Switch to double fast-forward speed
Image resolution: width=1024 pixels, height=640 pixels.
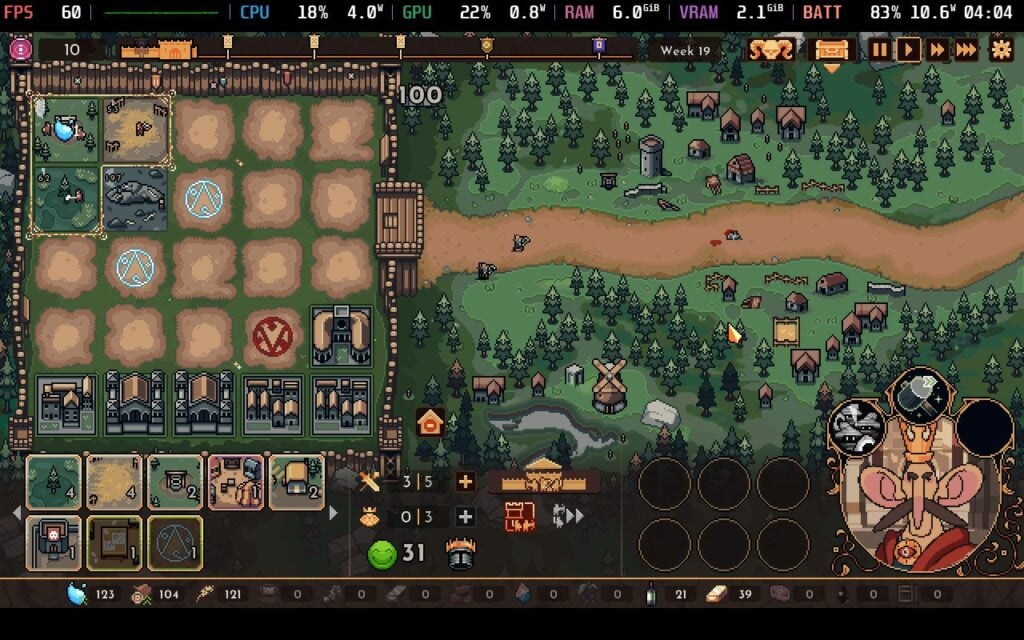937,49
